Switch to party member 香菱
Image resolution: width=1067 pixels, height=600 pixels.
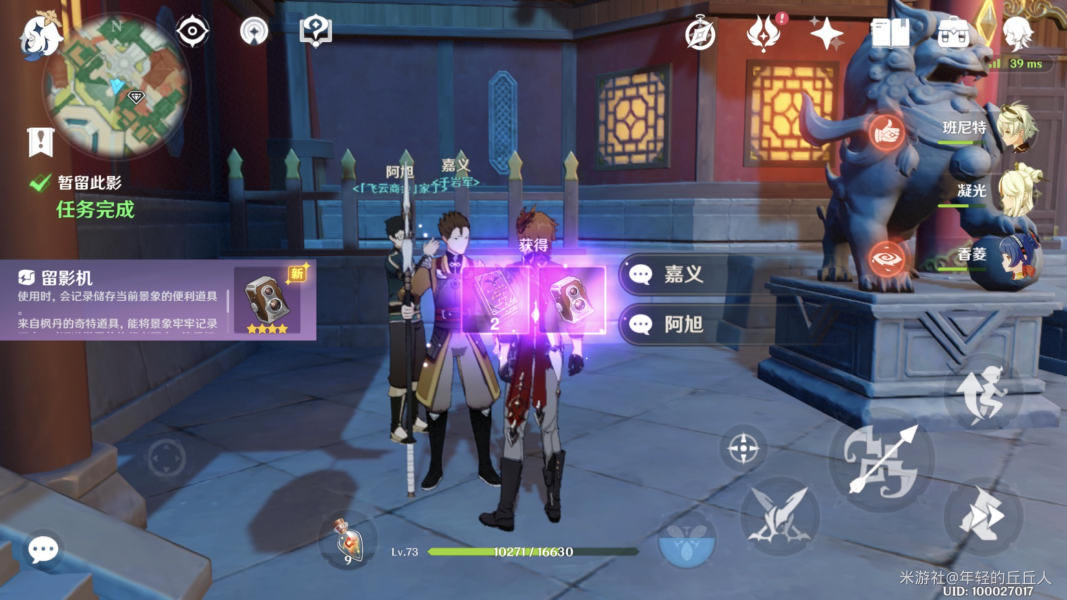(1017, 254)
